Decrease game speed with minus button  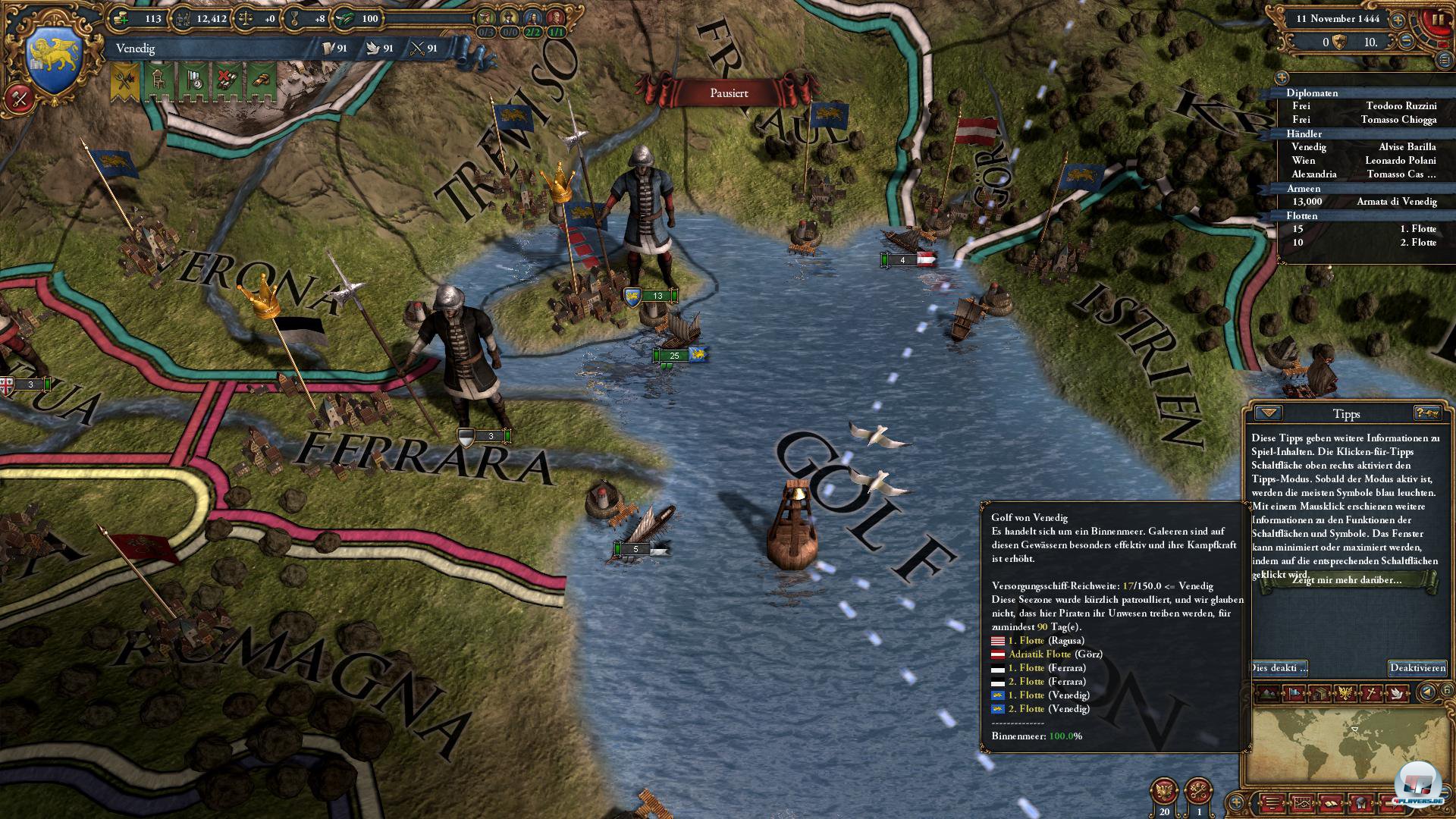pyautogui.click(x=1405, y=42)
